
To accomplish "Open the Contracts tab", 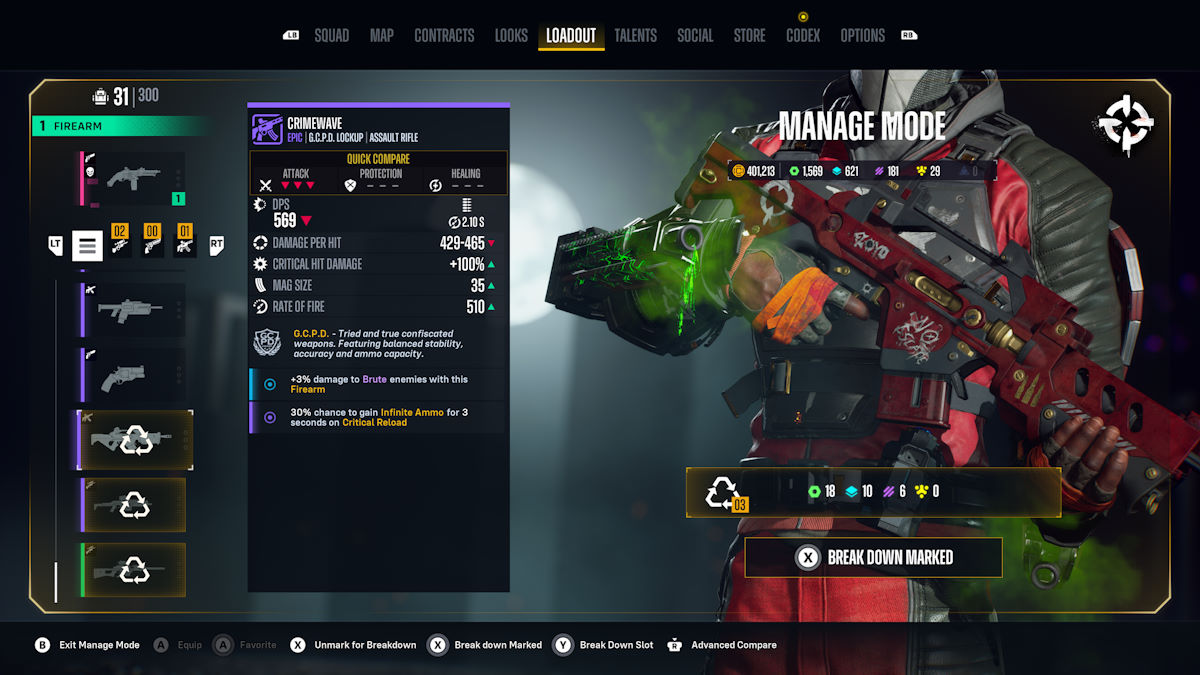I will click(x=444, y=35).
